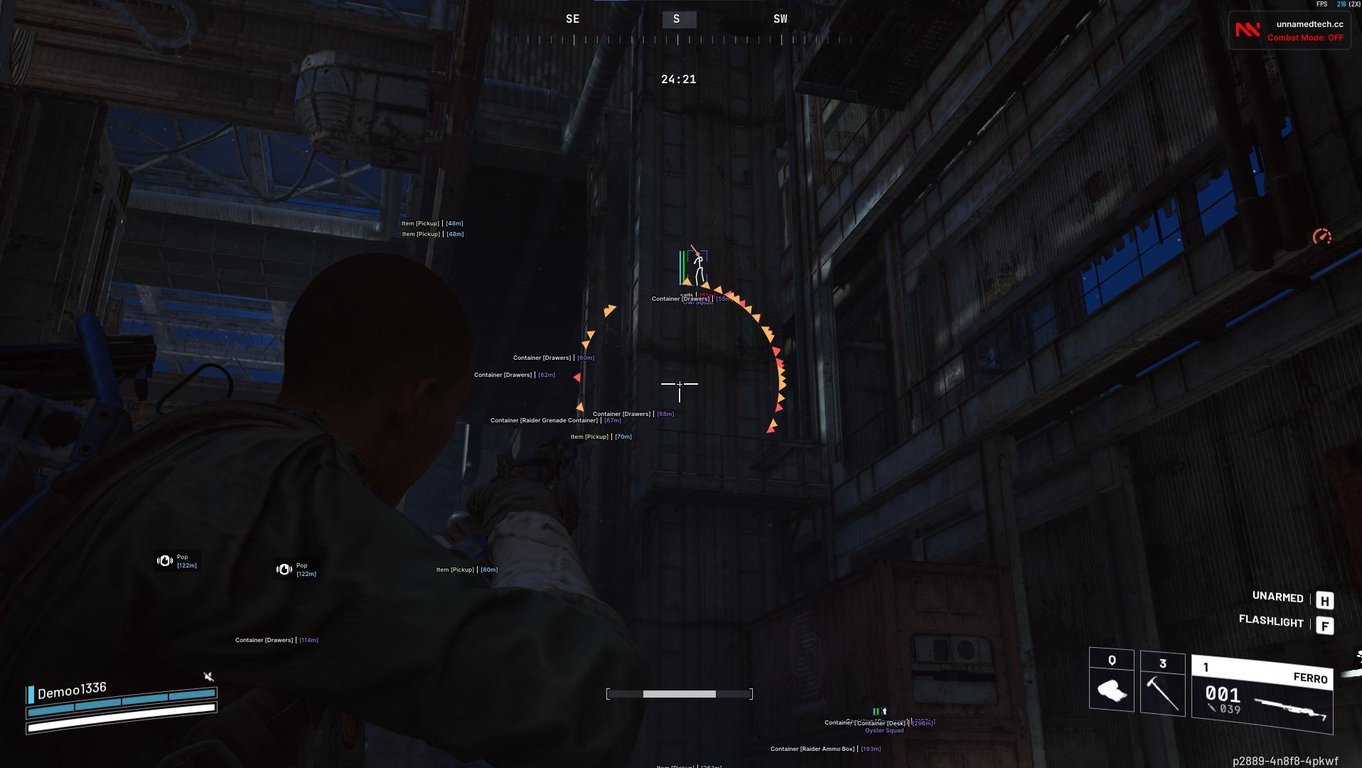Select the bandage item in hotbar slot
Image resolution: width=1362 pixels, height=768 pixels.
point(1111,691)
